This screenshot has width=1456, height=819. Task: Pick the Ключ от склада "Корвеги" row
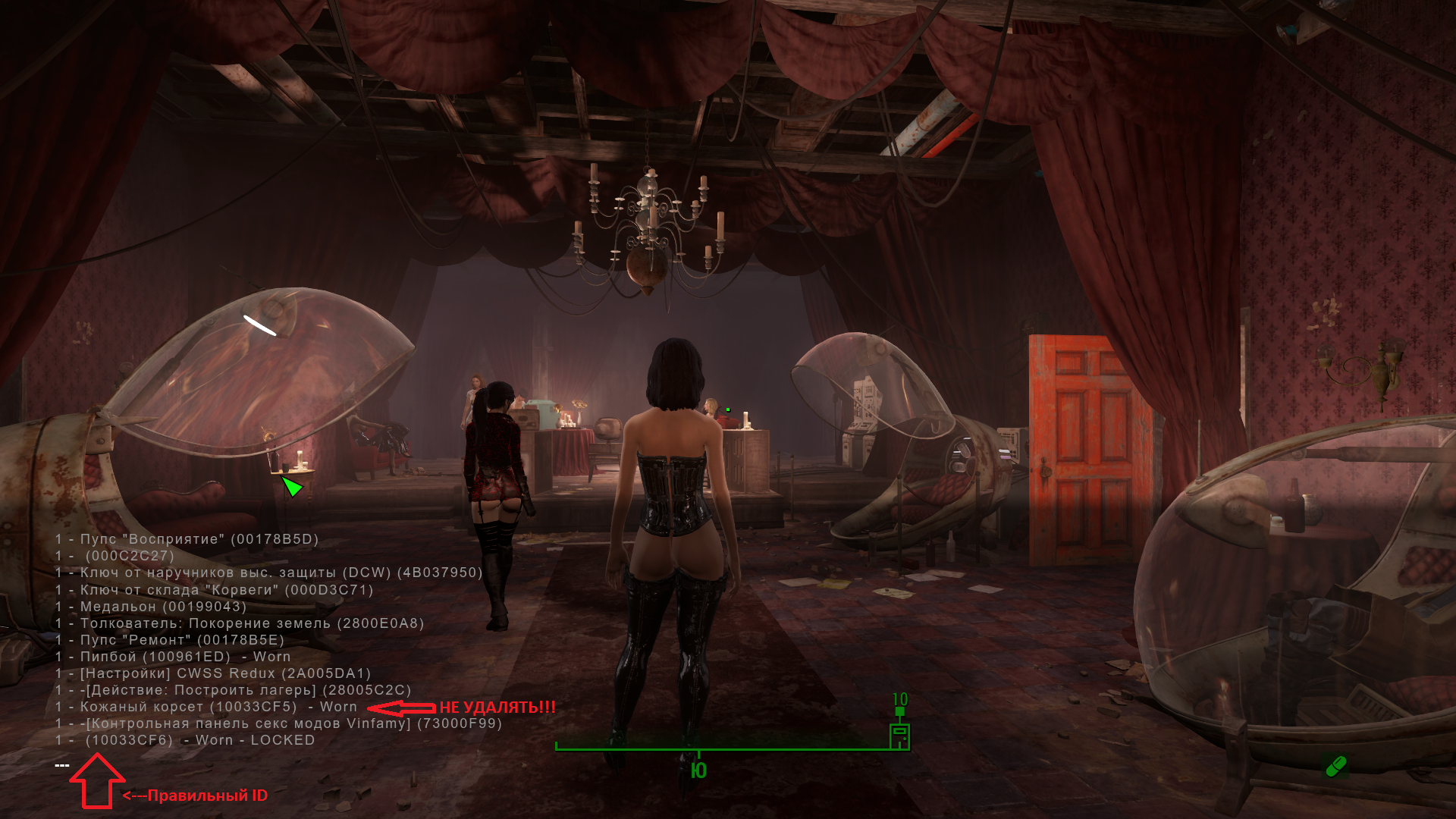pyautogui.click(x=214, y=590)
